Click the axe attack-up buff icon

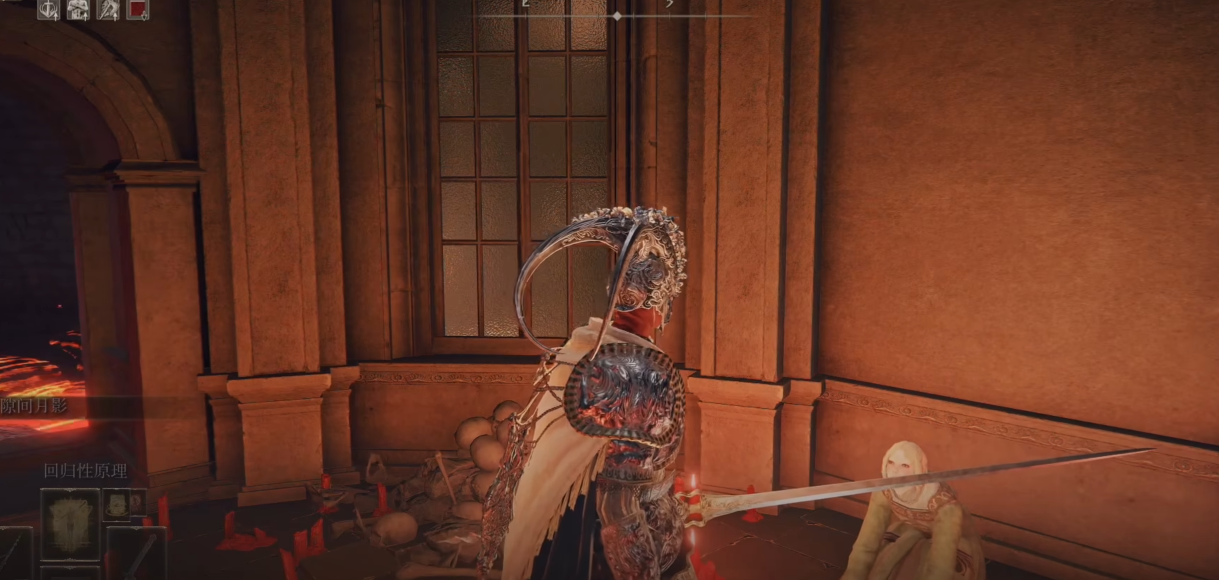[108, 10]
